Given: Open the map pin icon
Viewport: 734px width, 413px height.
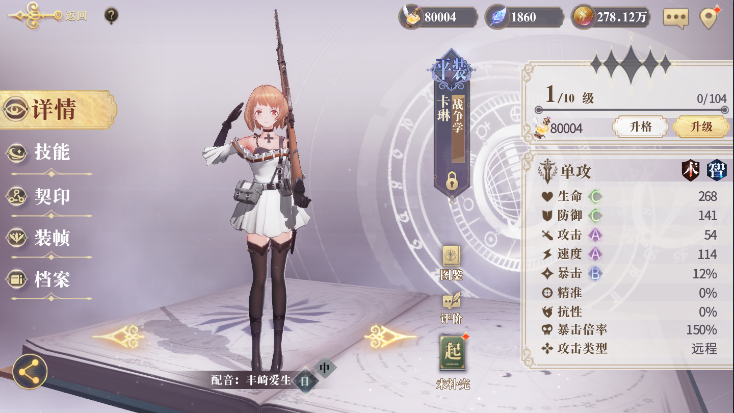Looking at the screenshot, I should [x=710, y=17].
